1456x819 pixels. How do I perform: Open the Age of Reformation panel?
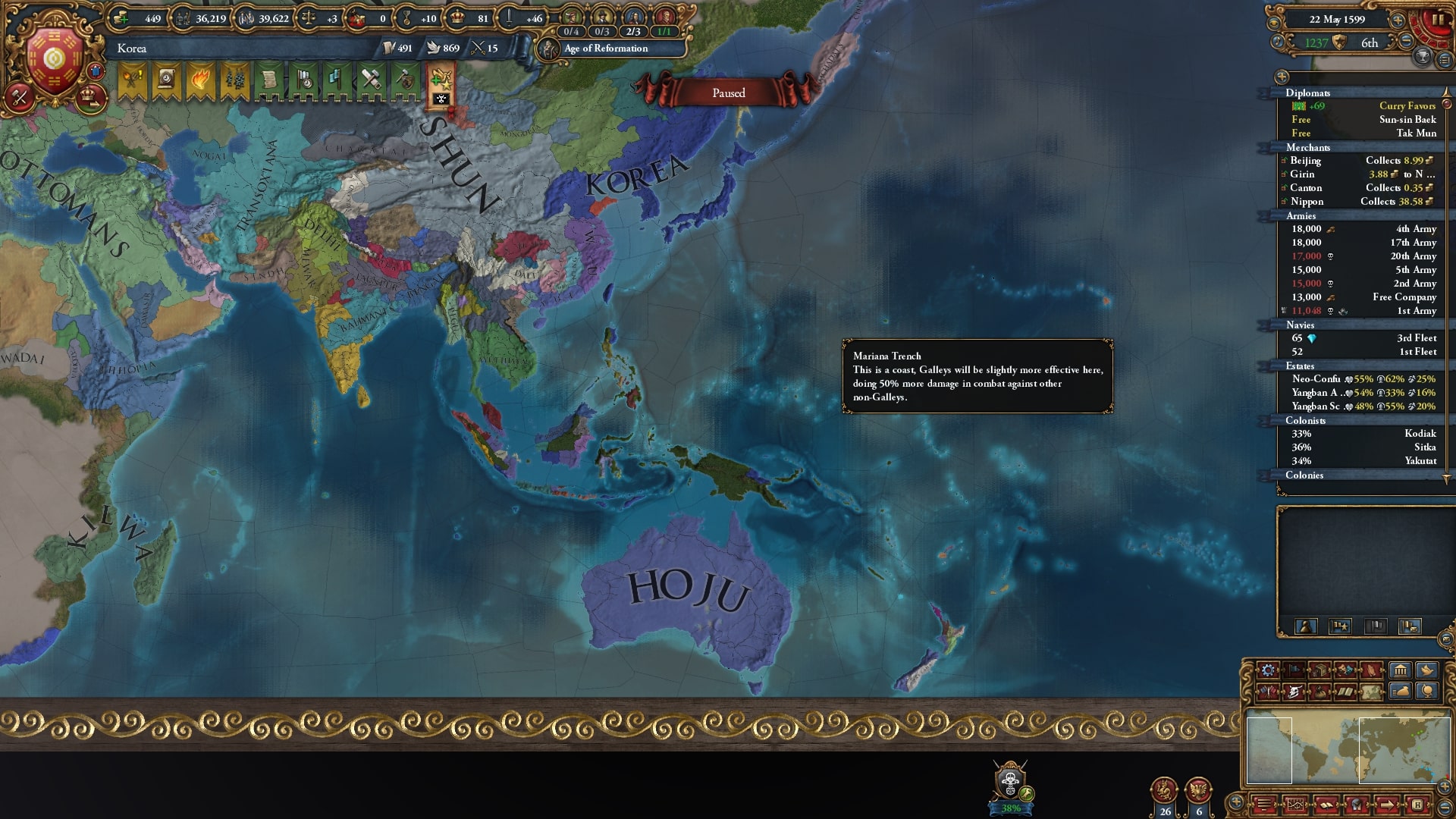[605, 49]
